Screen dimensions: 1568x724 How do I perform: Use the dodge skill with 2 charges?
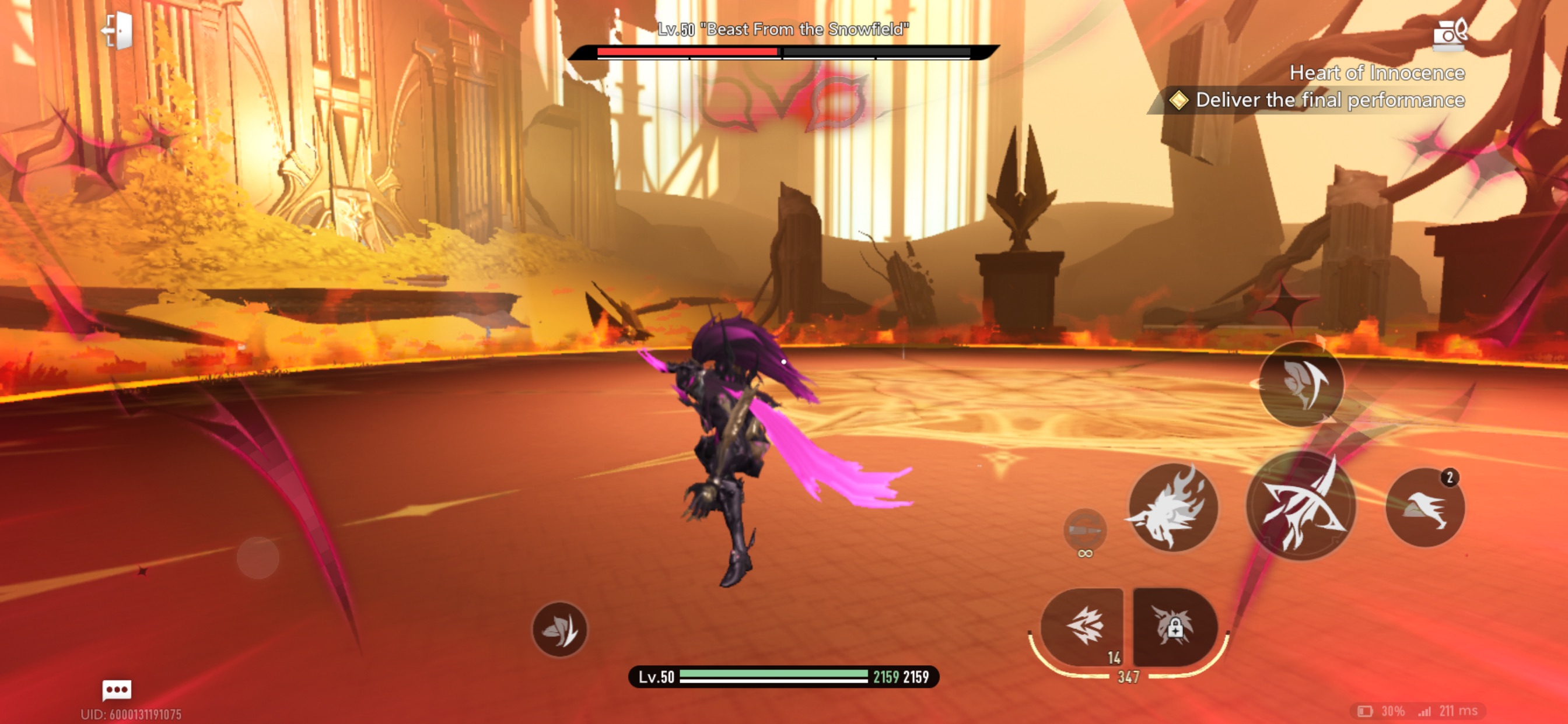(1424, 507)
